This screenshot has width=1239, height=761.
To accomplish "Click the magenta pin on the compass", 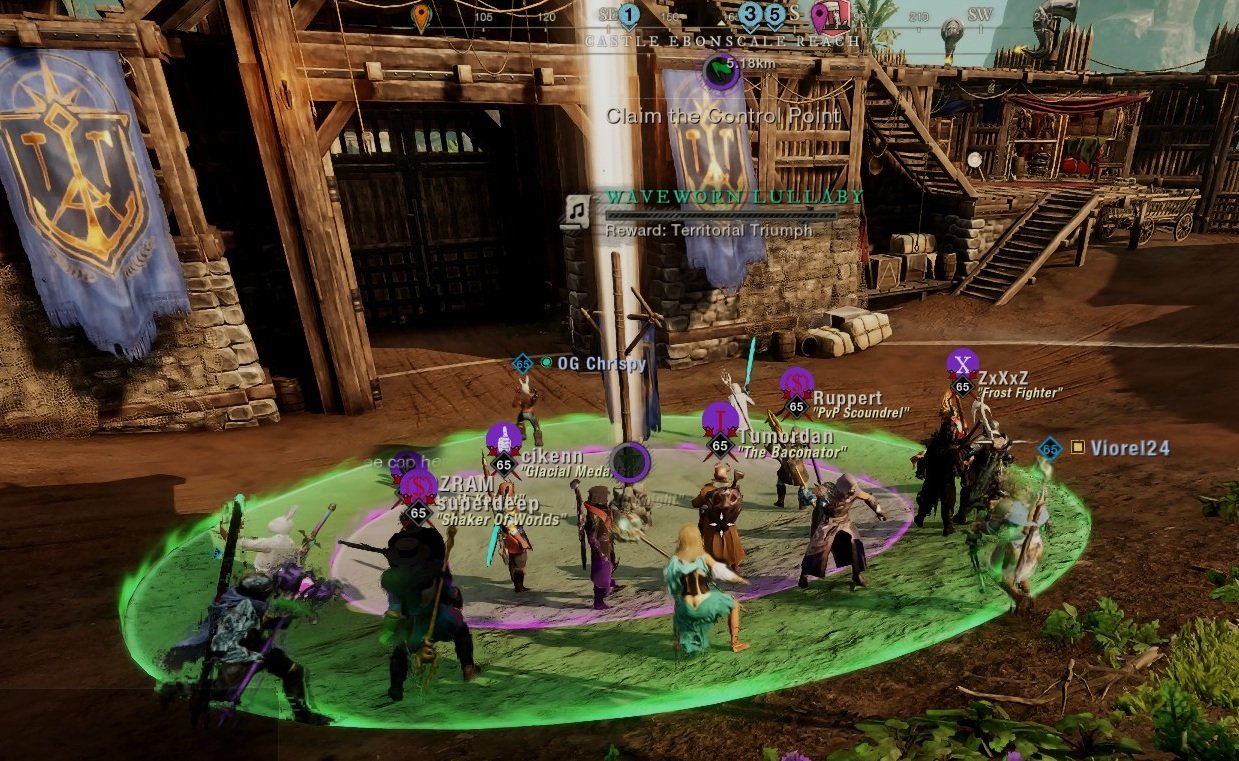I will coord(821,15).
